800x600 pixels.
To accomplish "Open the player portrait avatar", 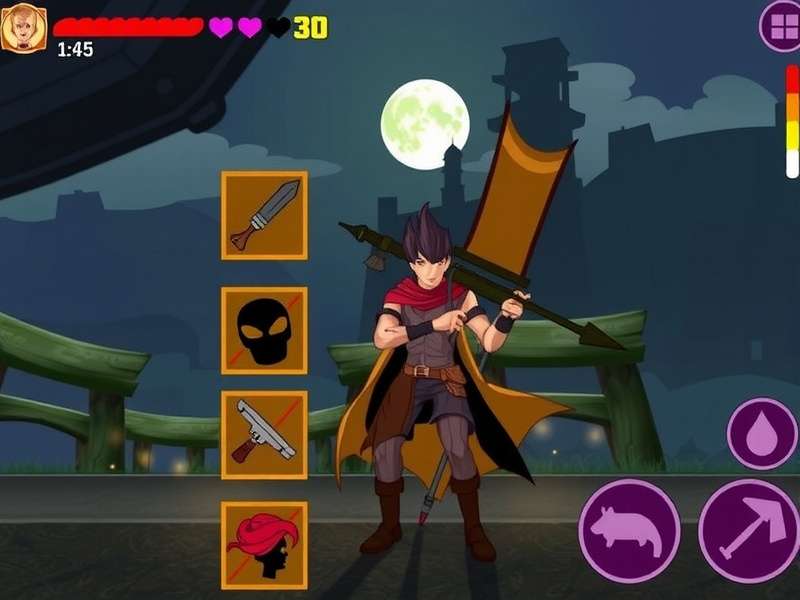I will tap(23, 27).
